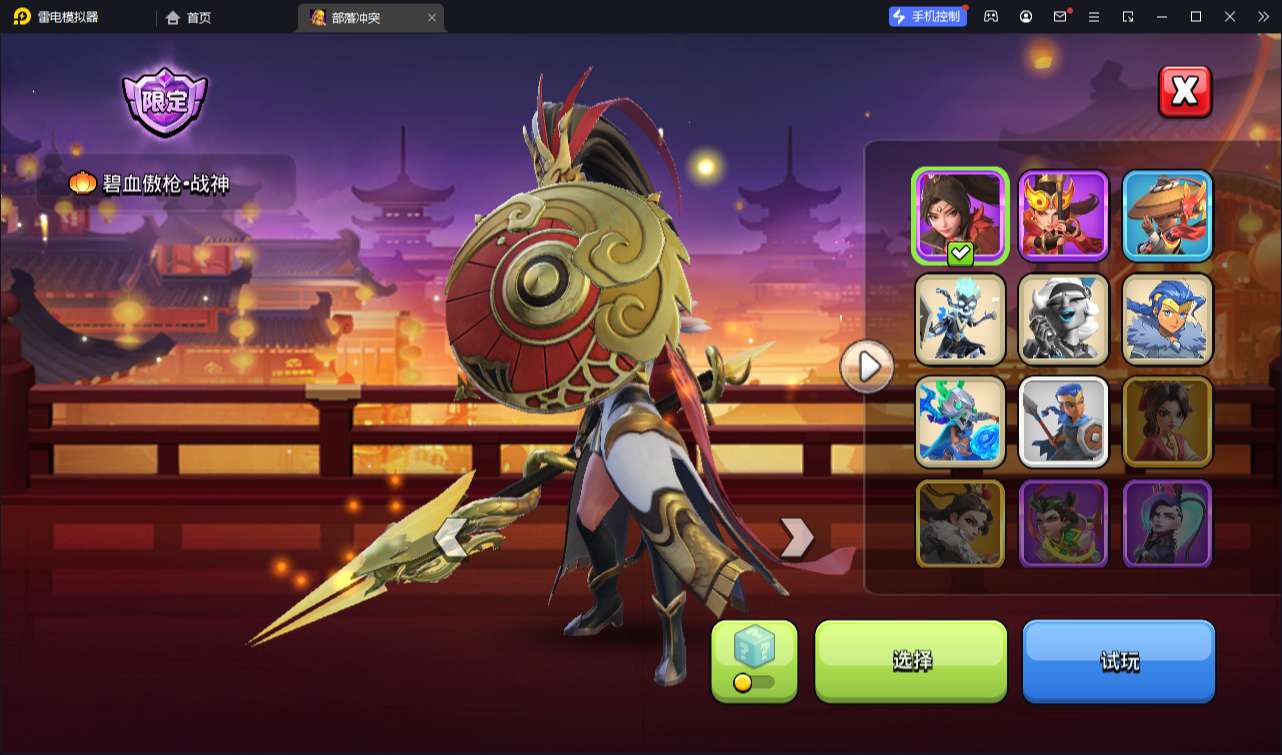The width and height of the screenshot is (1282, 755).
Task: Choose the silver-white statue skin
Action: click(1063, 319)
